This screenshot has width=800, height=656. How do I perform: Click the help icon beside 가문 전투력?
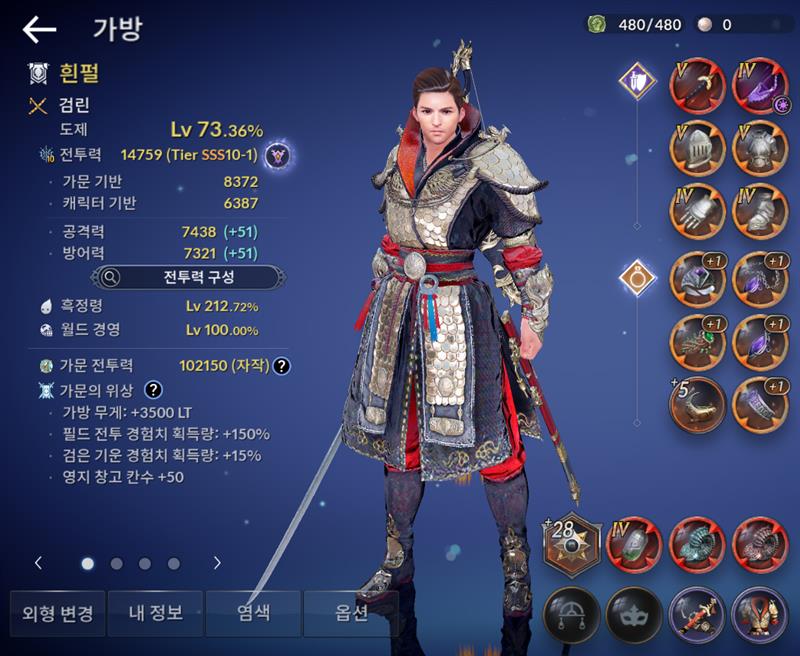pyautogui.click(x=282, y=366)
